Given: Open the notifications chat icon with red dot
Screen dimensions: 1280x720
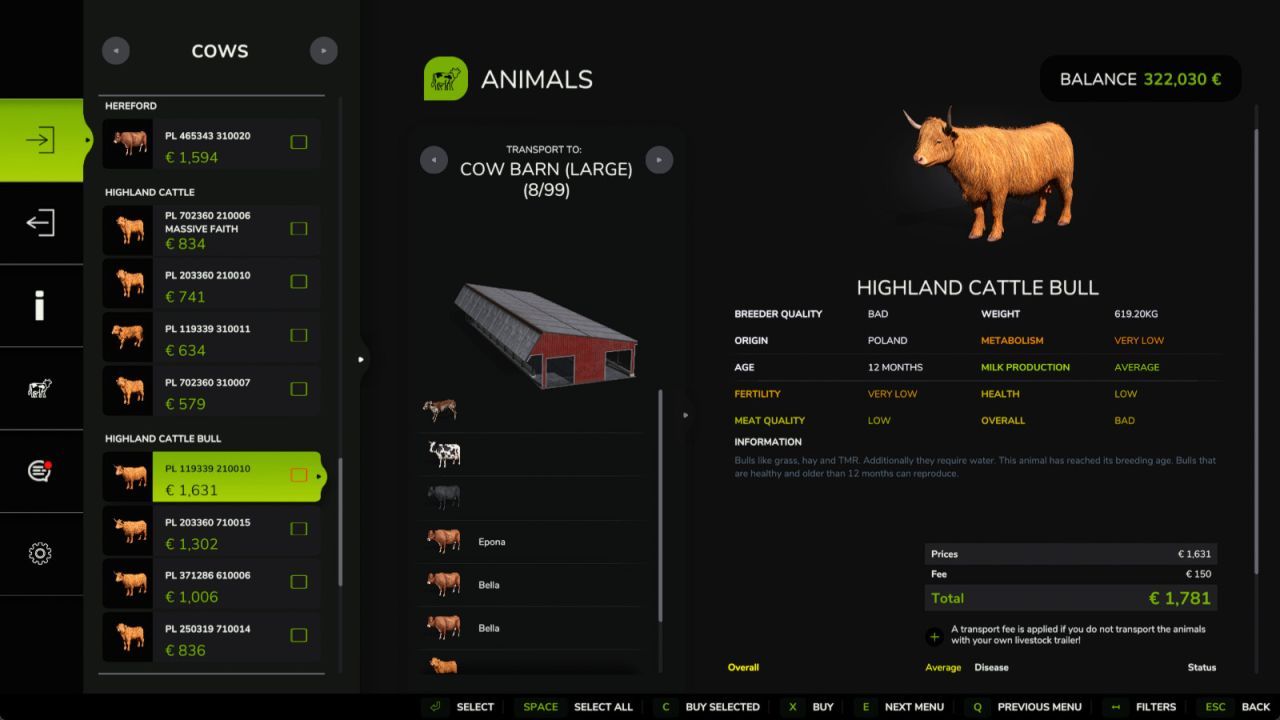Looking at the screenshot, I should click(40, 470).
